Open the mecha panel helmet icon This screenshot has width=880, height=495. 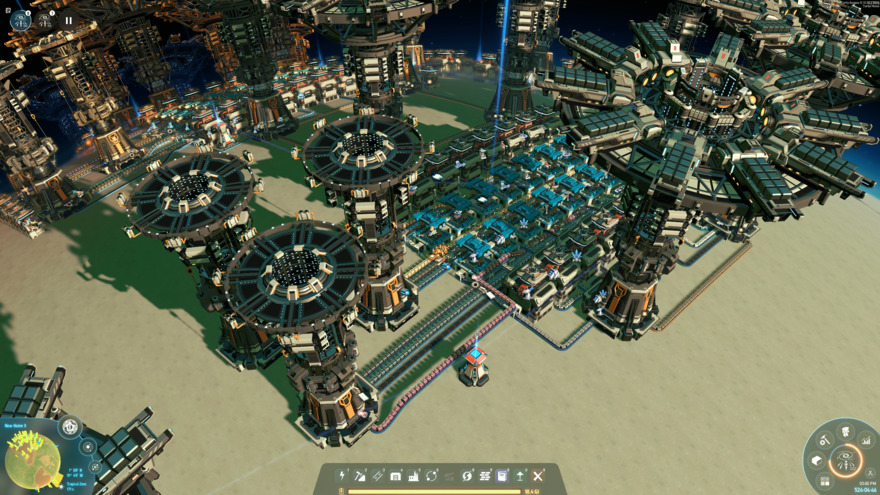[x=845, y=432]
